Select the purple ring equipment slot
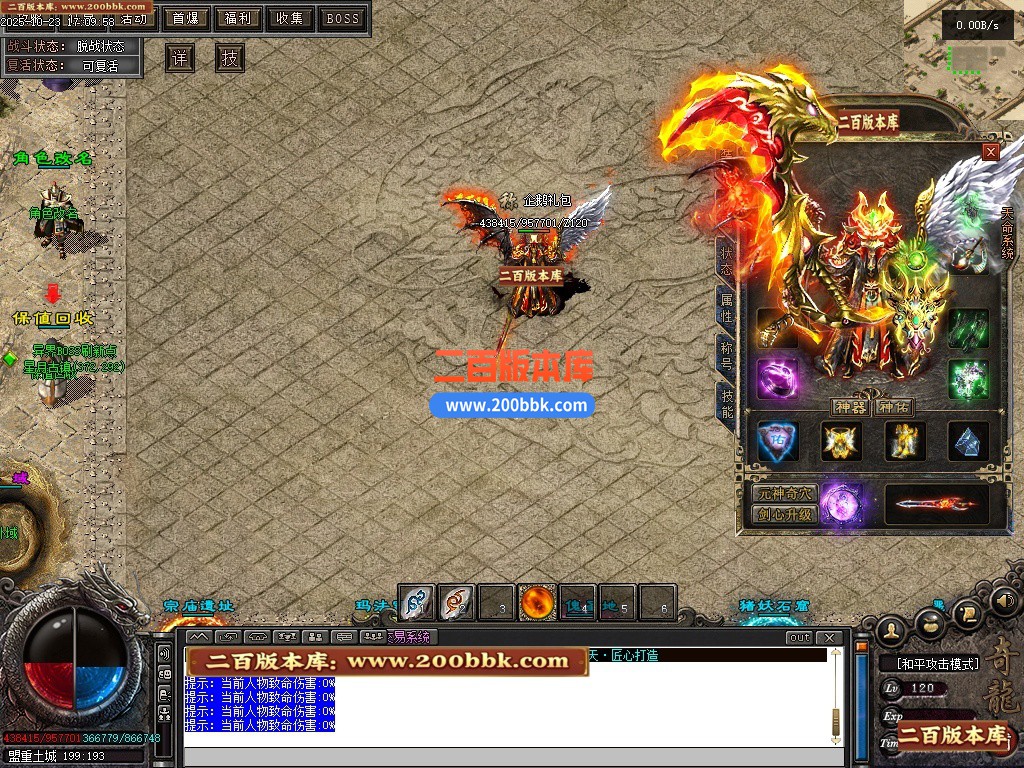Viewport: 1024px width, 768px height. tap(776, 379)
